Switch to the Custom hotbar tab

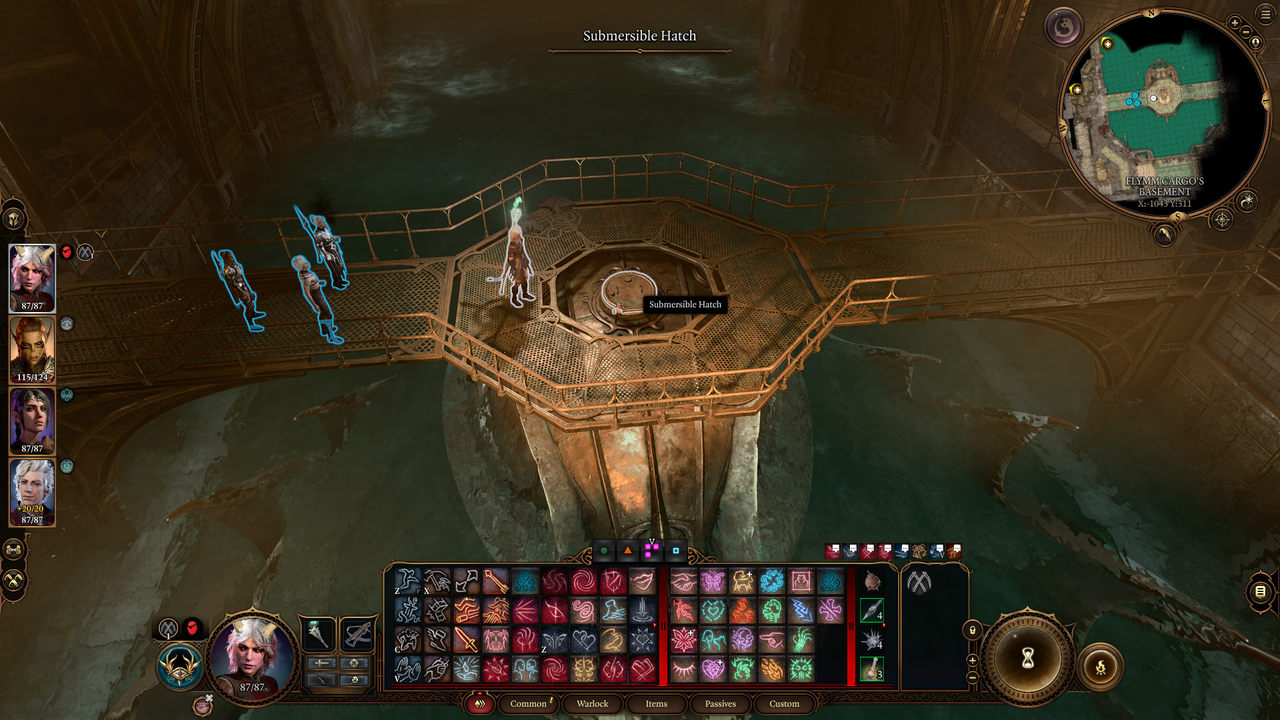pyautogui.click(x=784, y=703)
